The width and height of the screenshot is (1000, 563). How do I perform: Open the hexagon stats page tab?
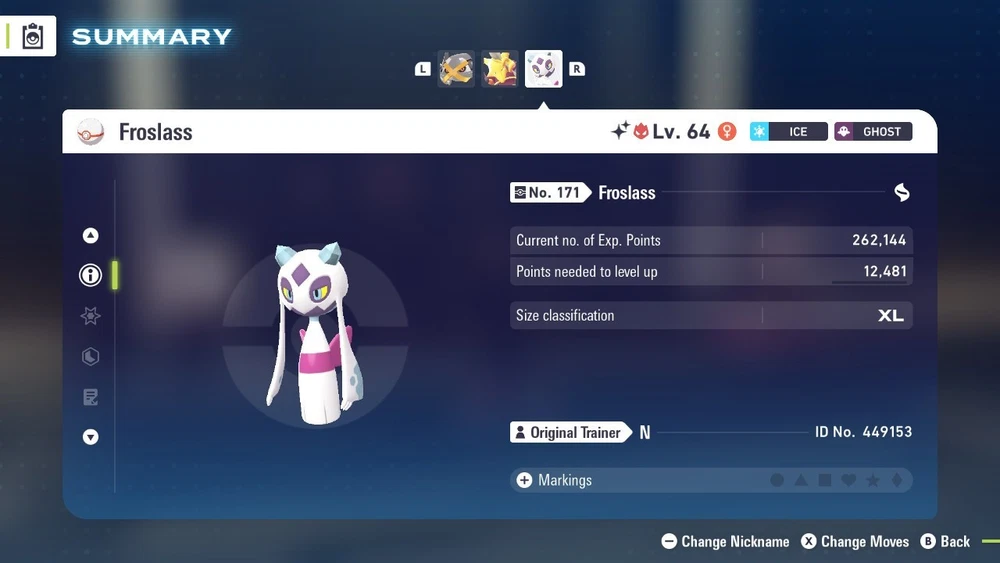91,357
